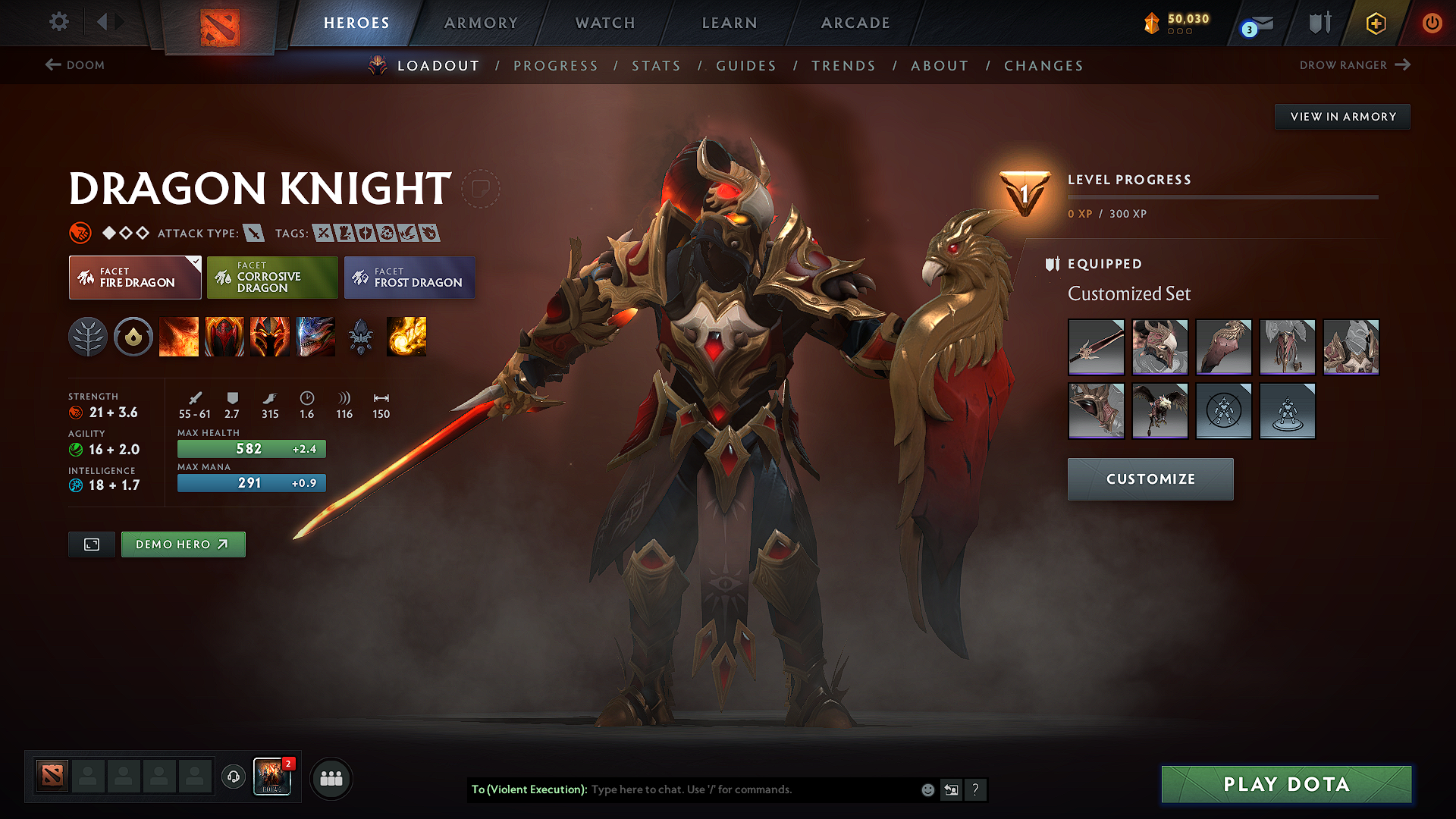Click the Dragon Blood passive ability icon
This screenshot has height=819, width=1456.
click(224, 337)
